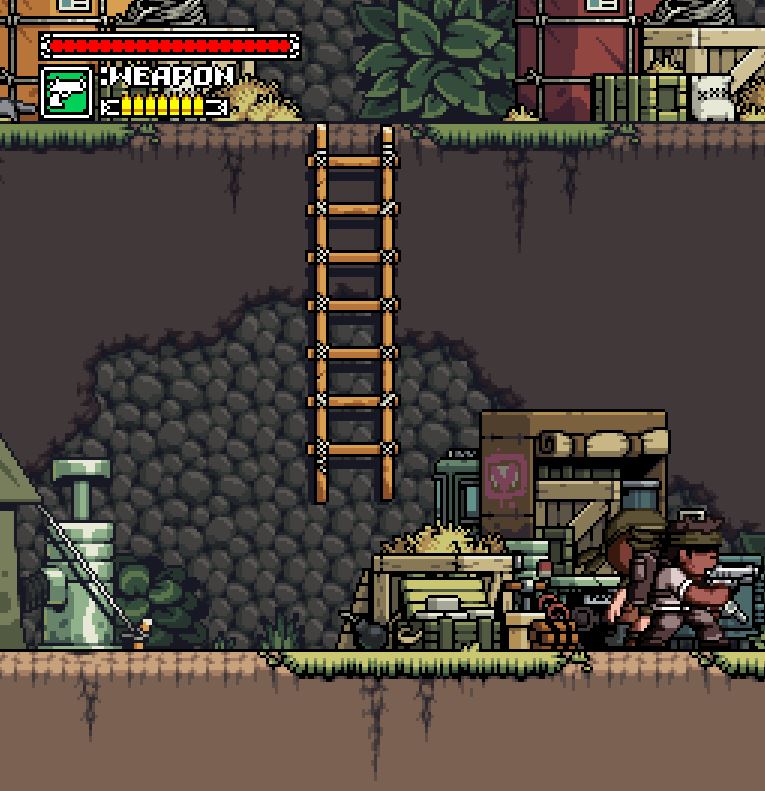Select the green pistol weapon icon
The width and height of the screenshot is (765, 791).
(x=67, y=93)
